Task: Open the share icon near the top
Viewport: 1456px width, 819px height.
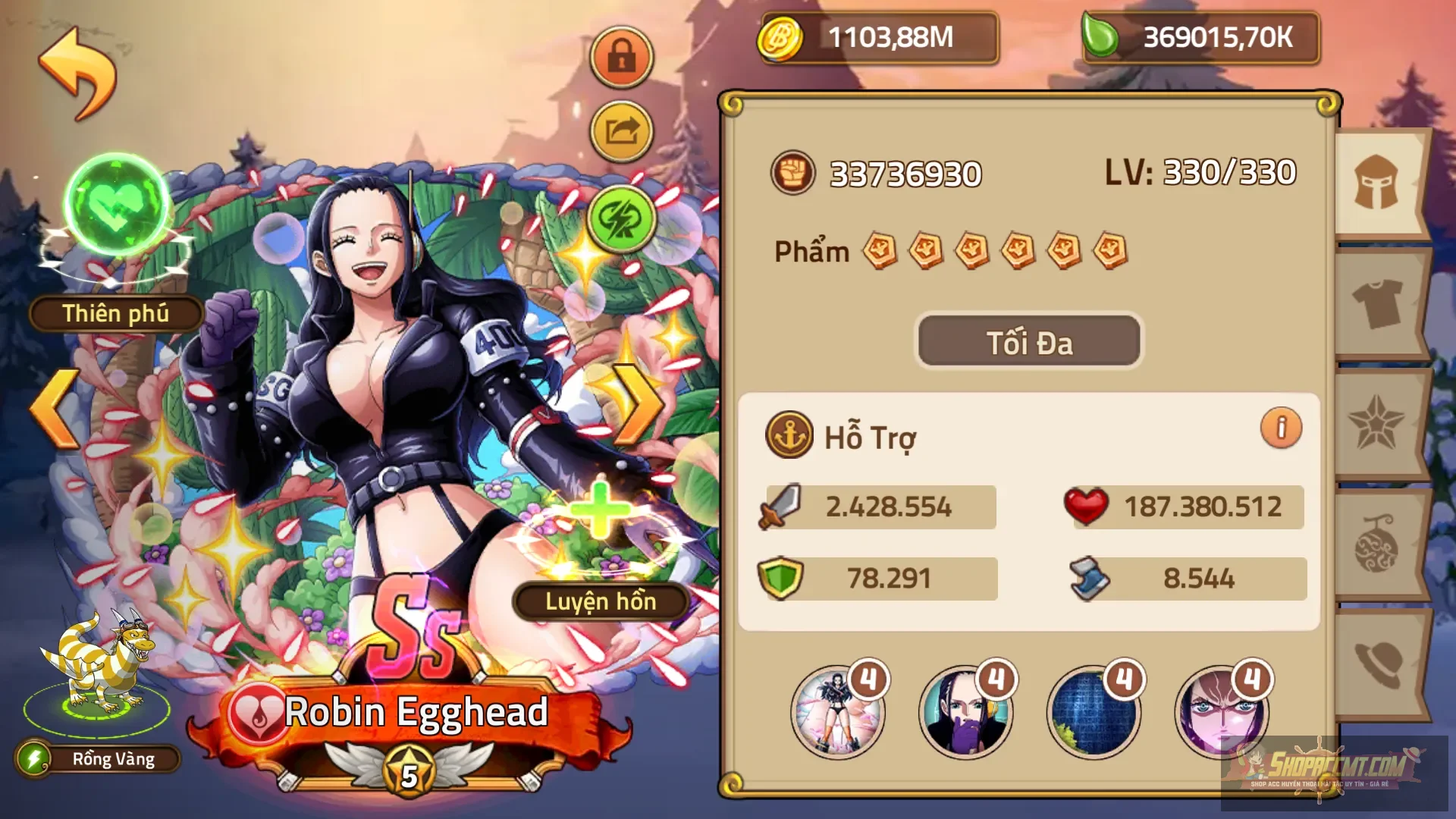Action: 620,130
